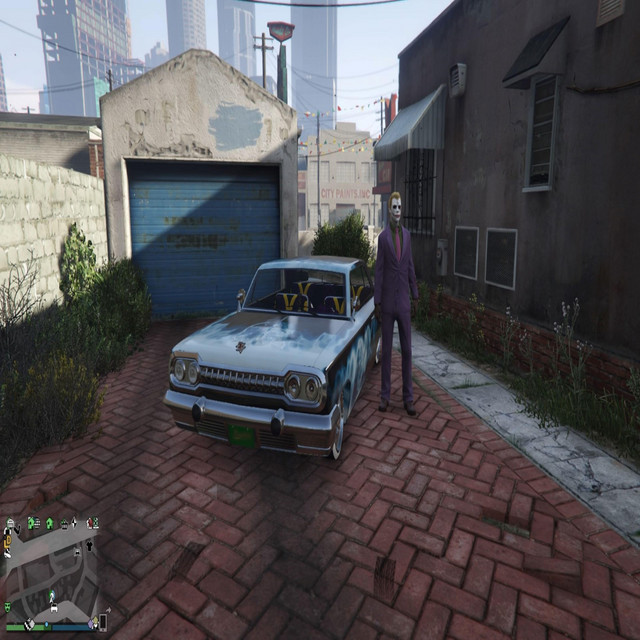Click the player arrow marker on minimap
The width and height of the screenshot is (640, 640).
52,596
